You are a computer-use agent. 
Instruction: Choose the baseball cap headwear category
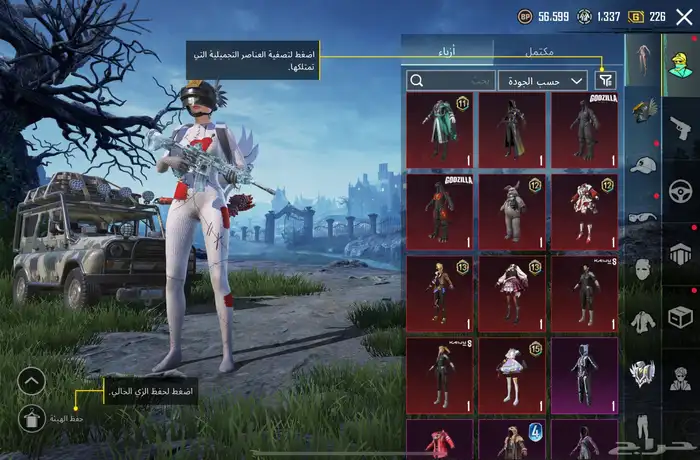pos(641,165)
